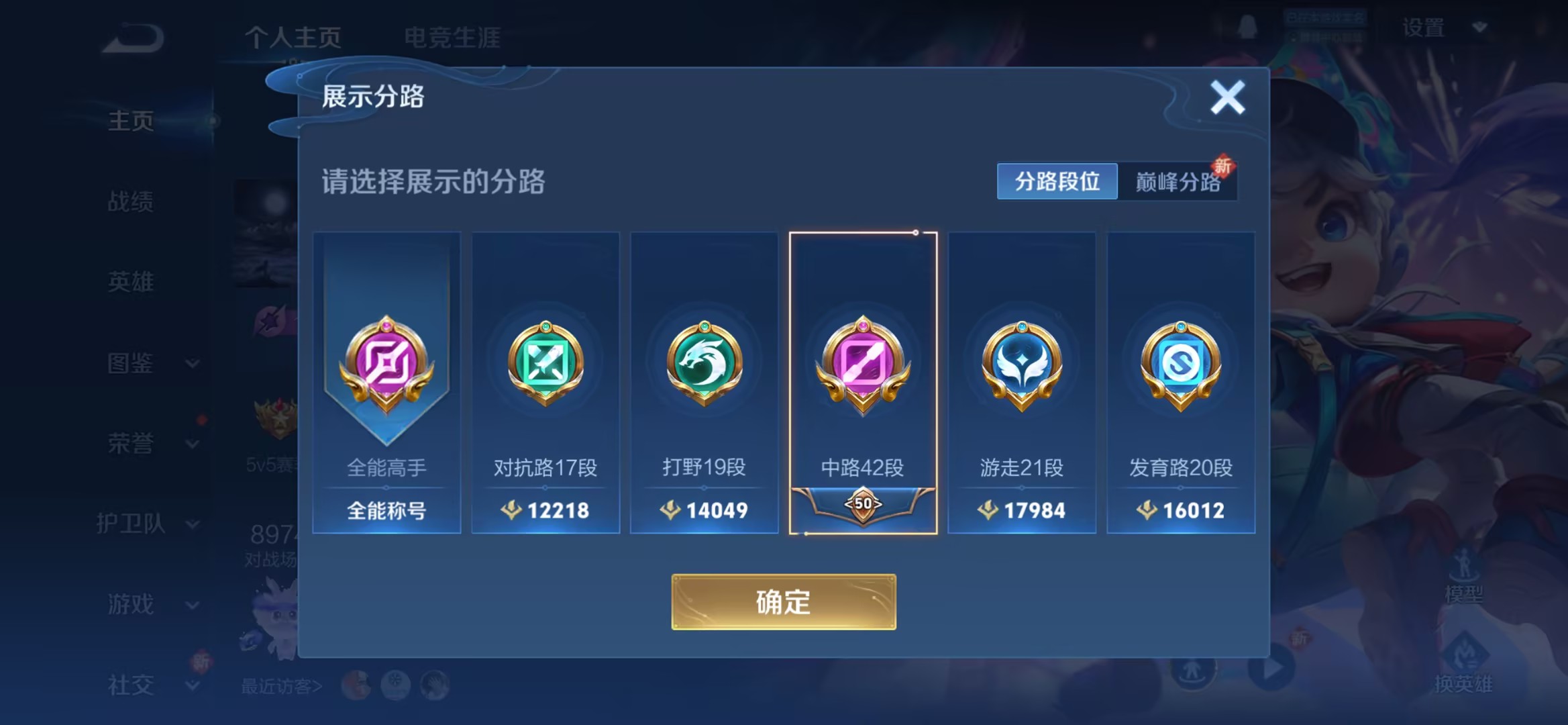
Task: Switch to the 电竞生涯 tab
Action: 452,39
